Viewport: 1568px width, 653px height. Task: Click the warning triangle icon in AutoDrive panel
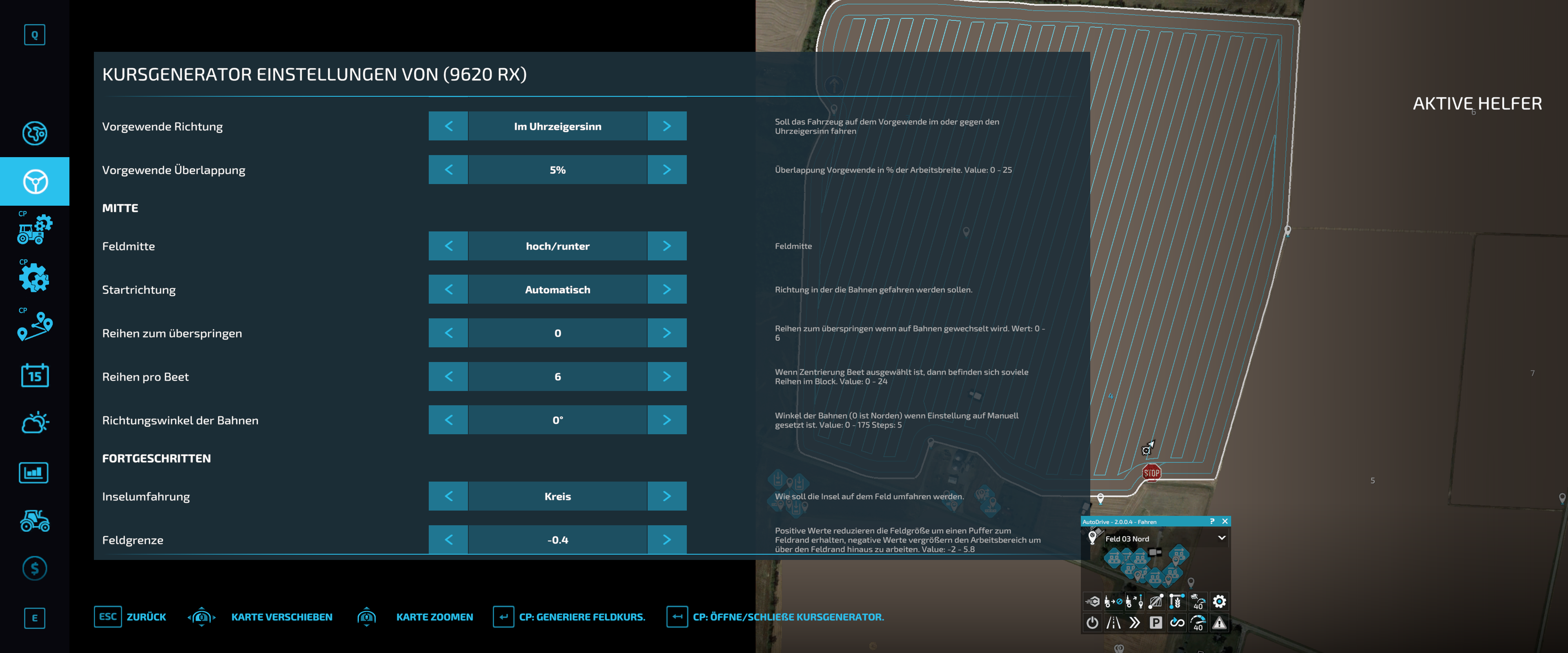pyautogui.click(x=1219, y=622)
